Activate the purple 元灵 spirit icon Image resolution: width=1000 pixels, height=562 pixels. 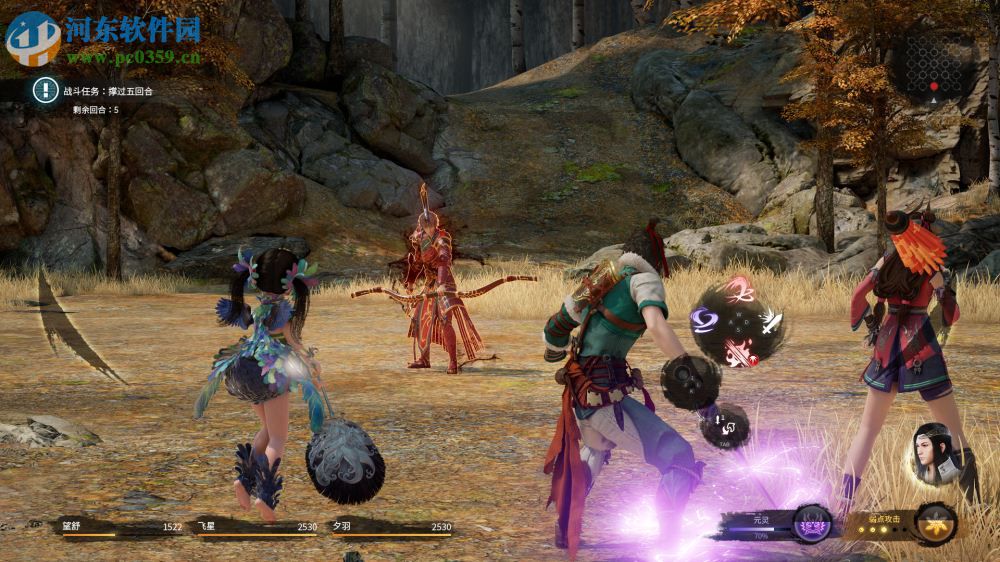[812, 524]
